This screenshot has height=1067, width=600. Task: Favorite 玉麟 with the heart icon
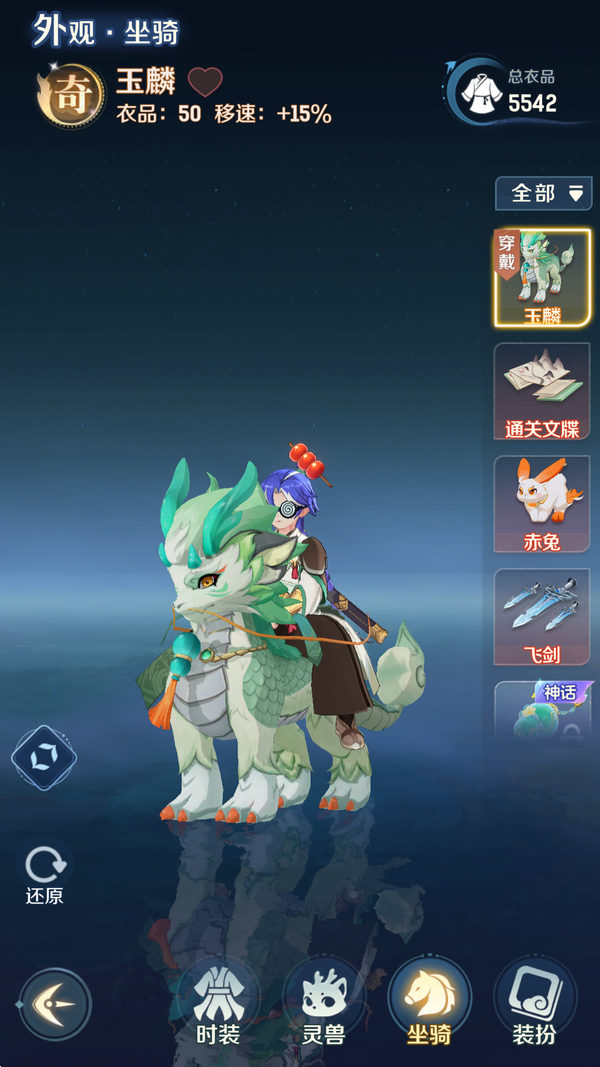coord(205,82)
